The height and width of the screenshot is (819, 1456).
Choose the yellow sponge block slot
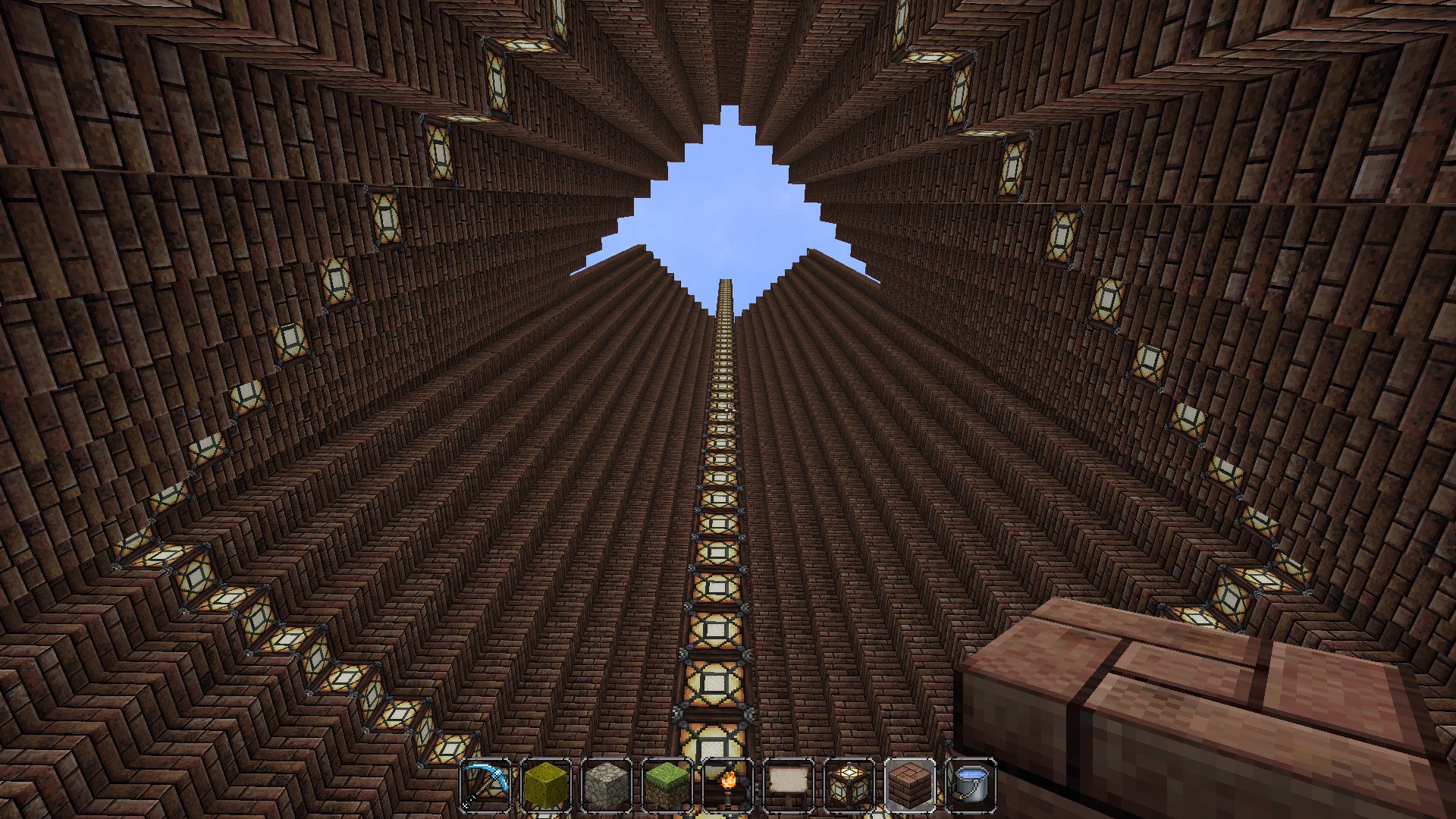click(x=546, y=784)
